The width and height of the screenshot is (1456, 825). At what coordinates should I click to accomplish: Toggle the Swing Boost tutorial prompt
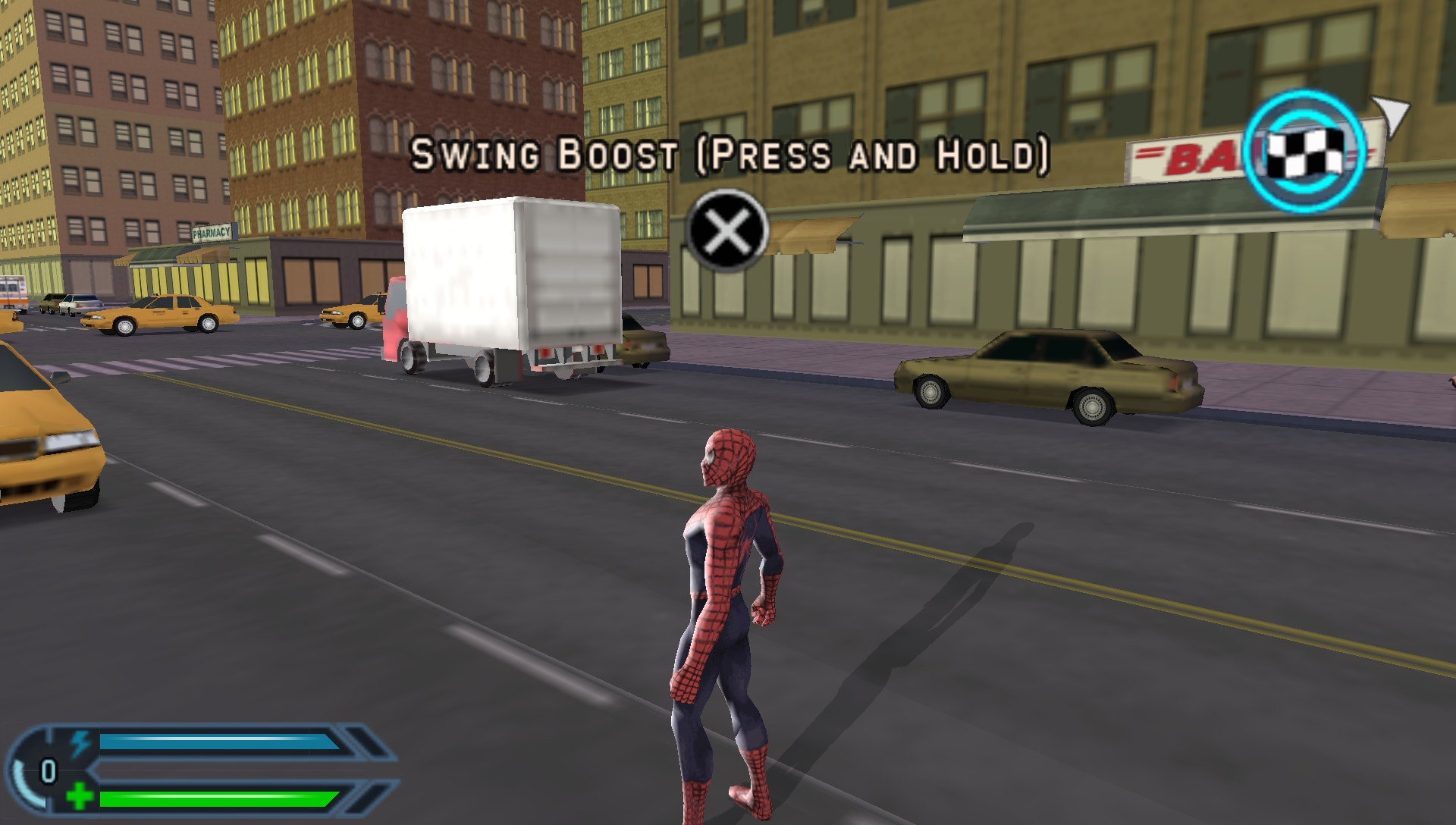(732, 155)
